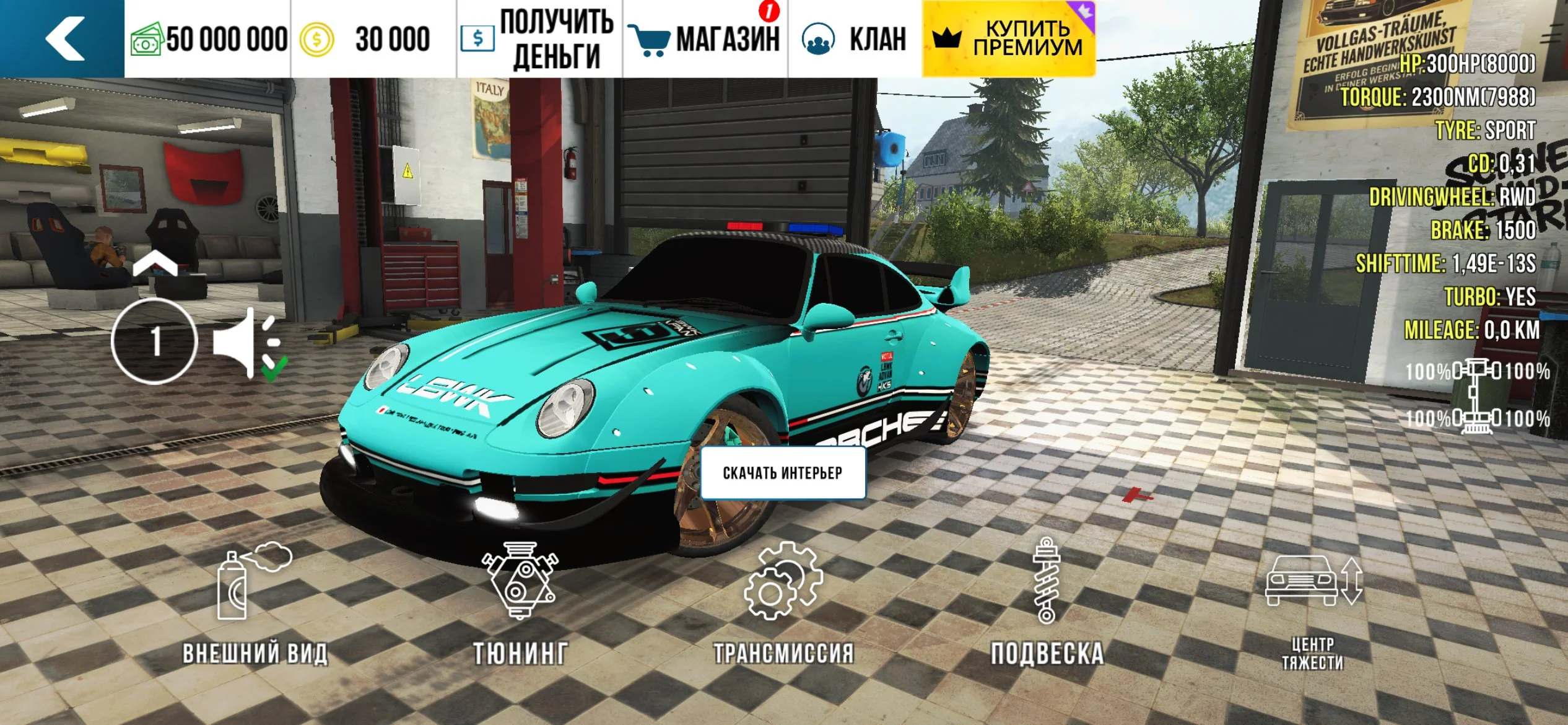
Task: Open the Тюнинг engine menu
Action: 520,604
